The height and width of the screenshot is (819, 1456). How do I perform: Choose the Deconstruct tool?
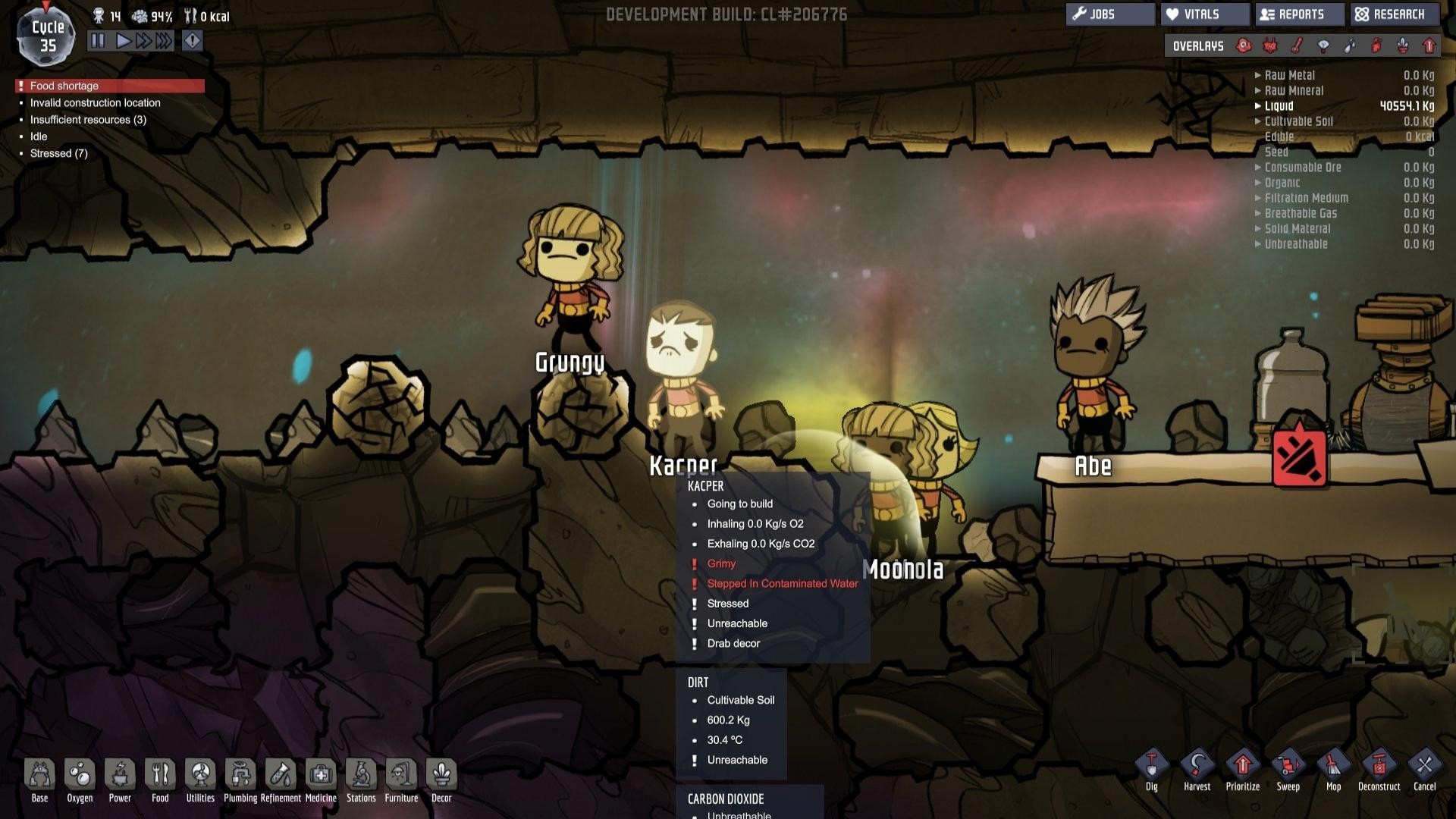coord(1379,770)
